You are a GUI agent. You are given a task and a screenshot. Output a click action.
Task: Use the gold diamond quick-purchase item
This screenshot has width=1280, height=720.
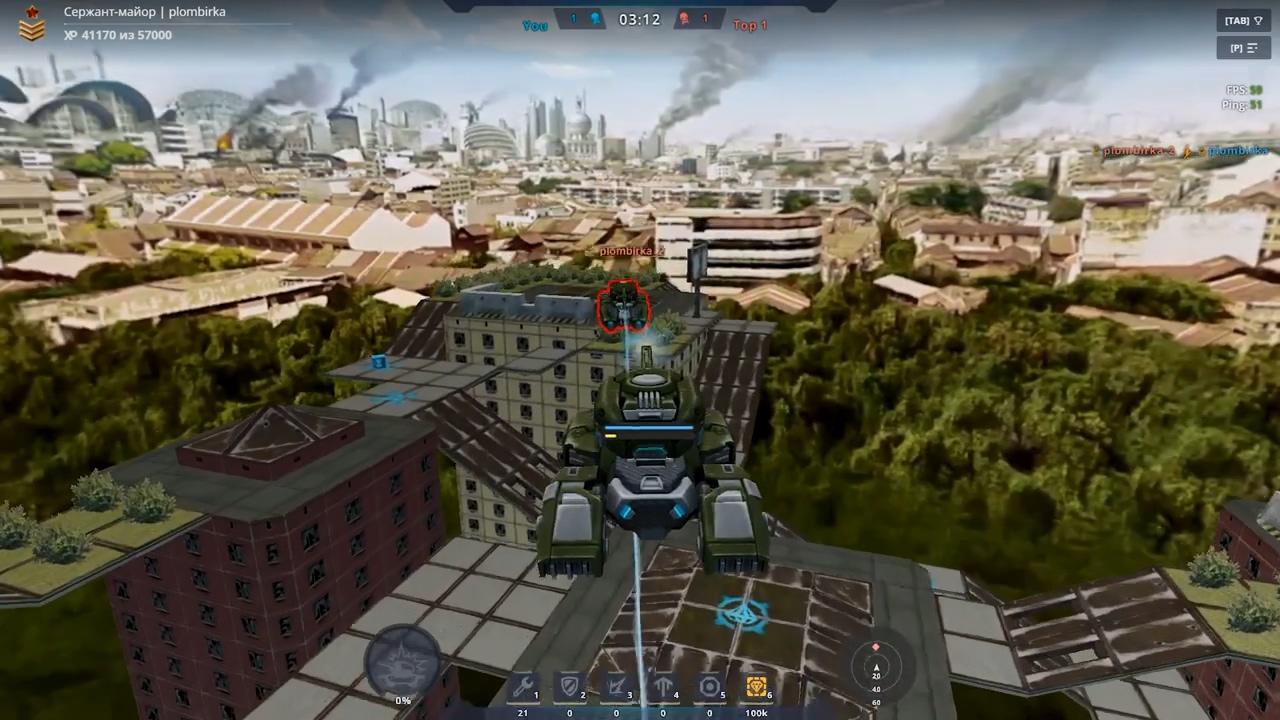[x=756, y=688]
